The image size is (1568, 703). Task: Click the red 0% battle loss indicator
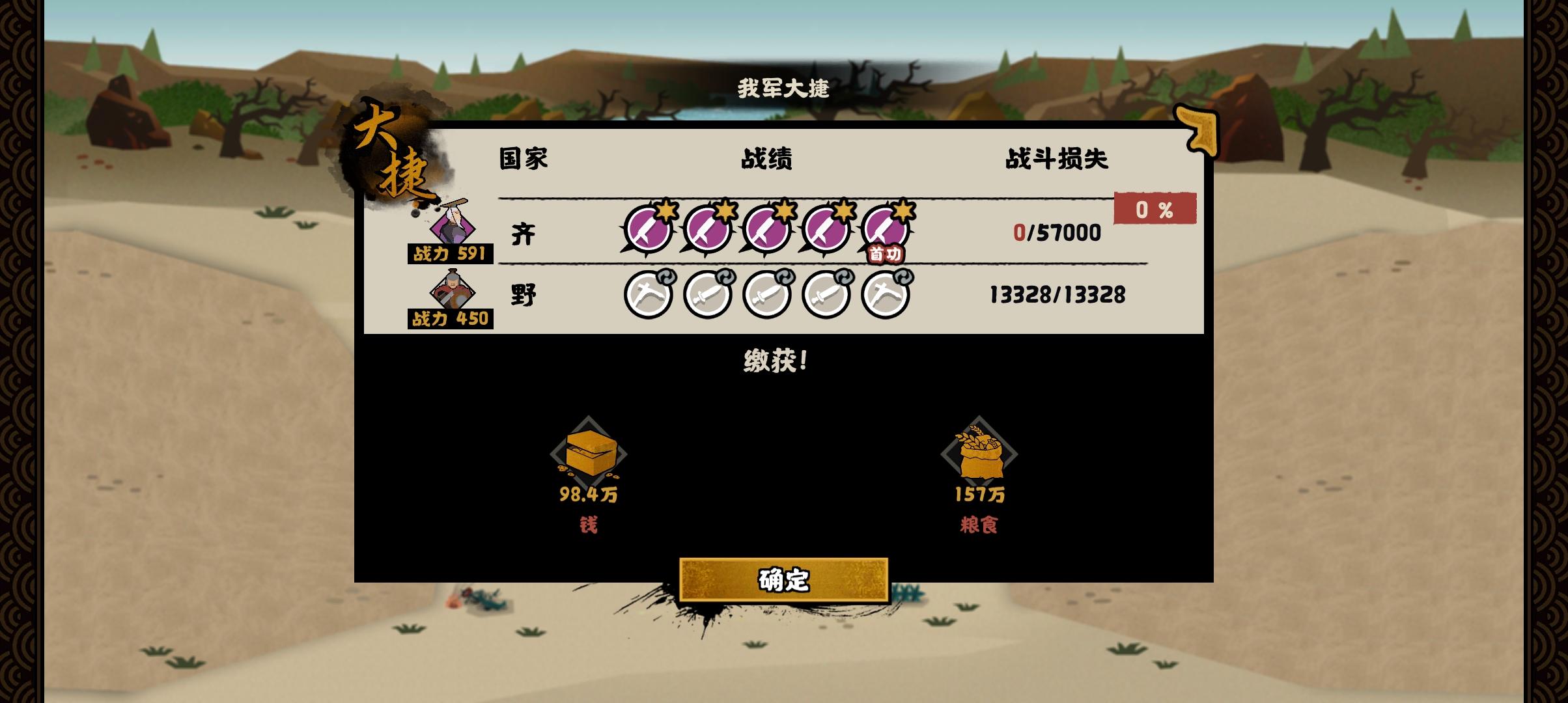(x=1156, y=210)
